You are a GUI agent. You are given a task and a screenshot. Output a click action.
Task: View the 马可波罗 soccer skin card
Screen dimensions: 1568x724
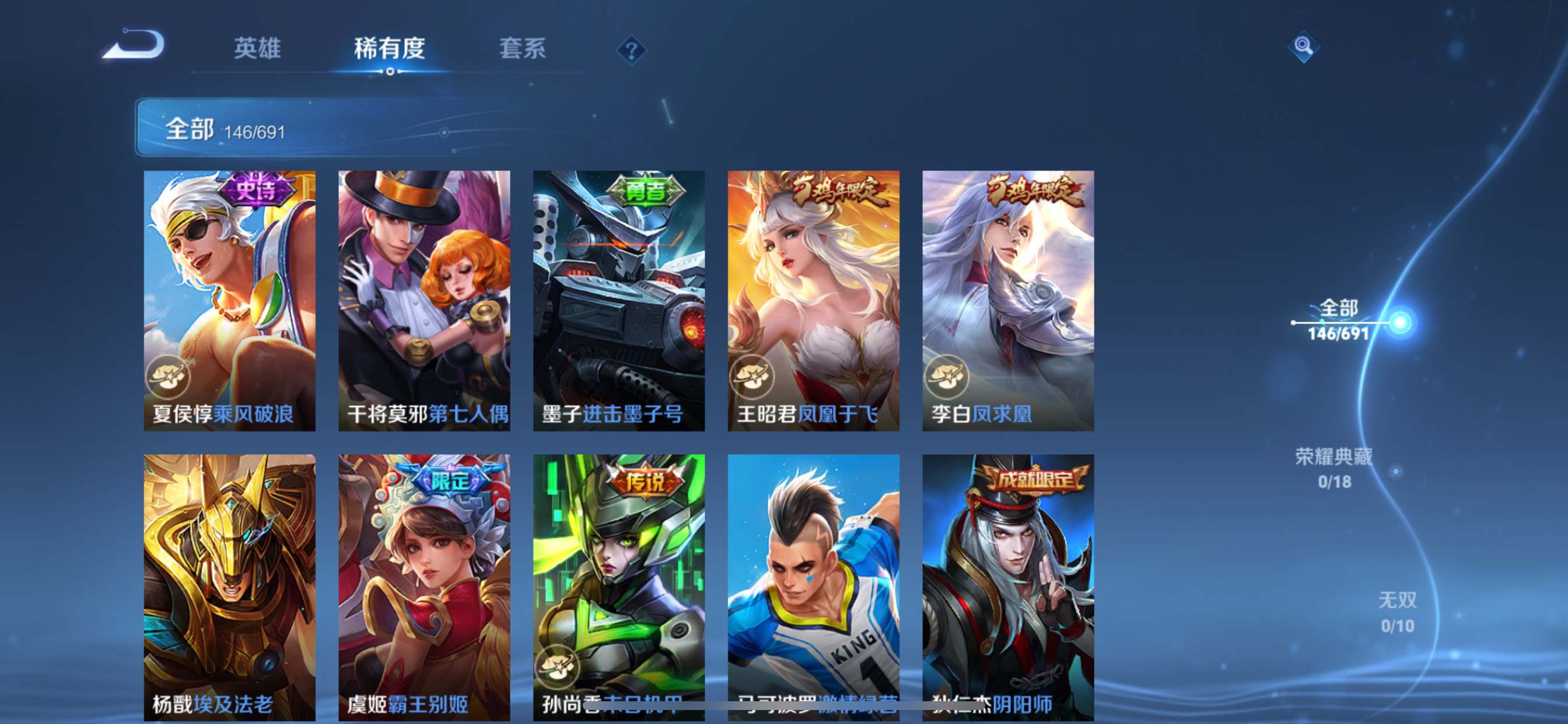pos(814,586)
